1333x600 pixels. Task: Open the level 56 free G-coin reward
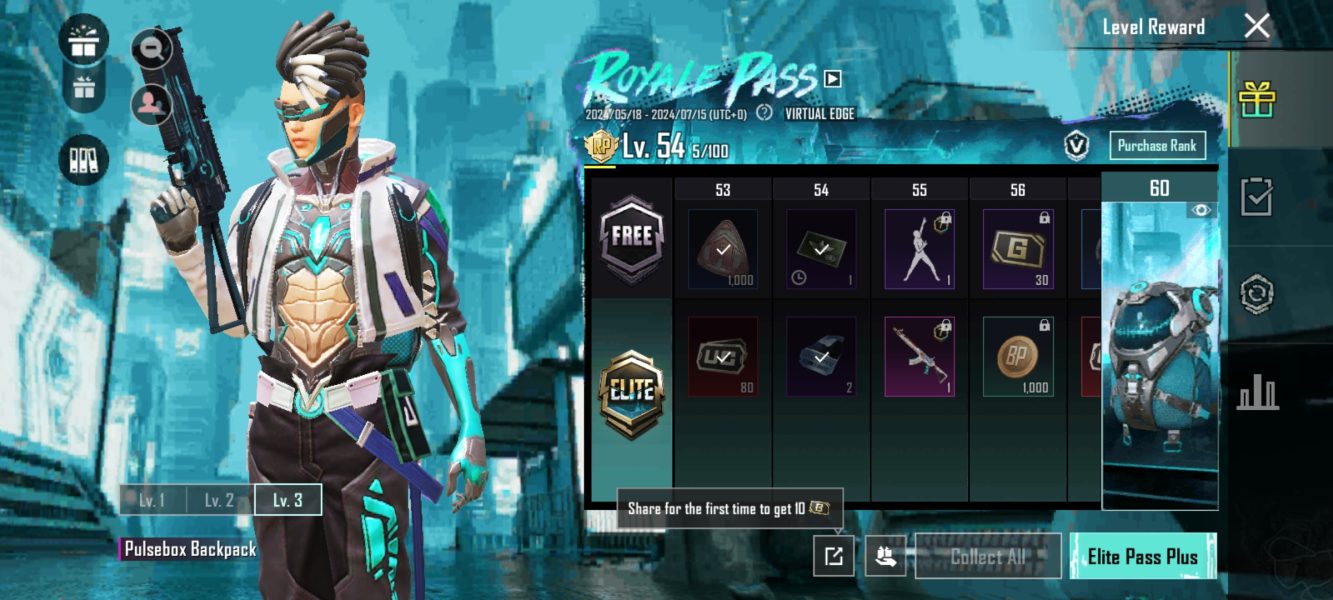point(1017,249)
